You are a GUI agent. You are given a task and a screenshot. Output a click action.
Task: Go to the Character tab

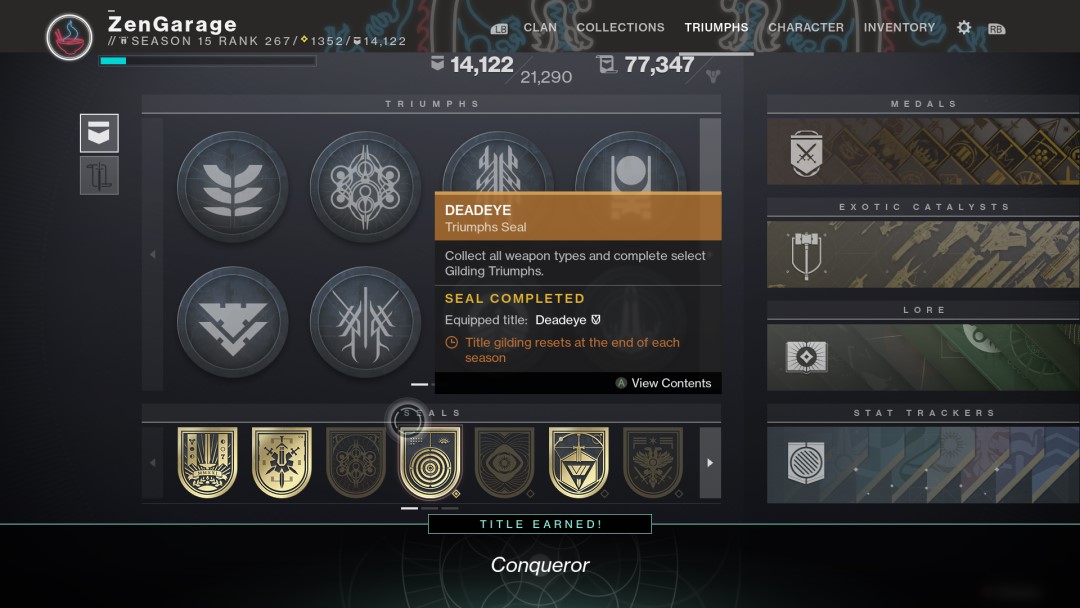[805, 28]
